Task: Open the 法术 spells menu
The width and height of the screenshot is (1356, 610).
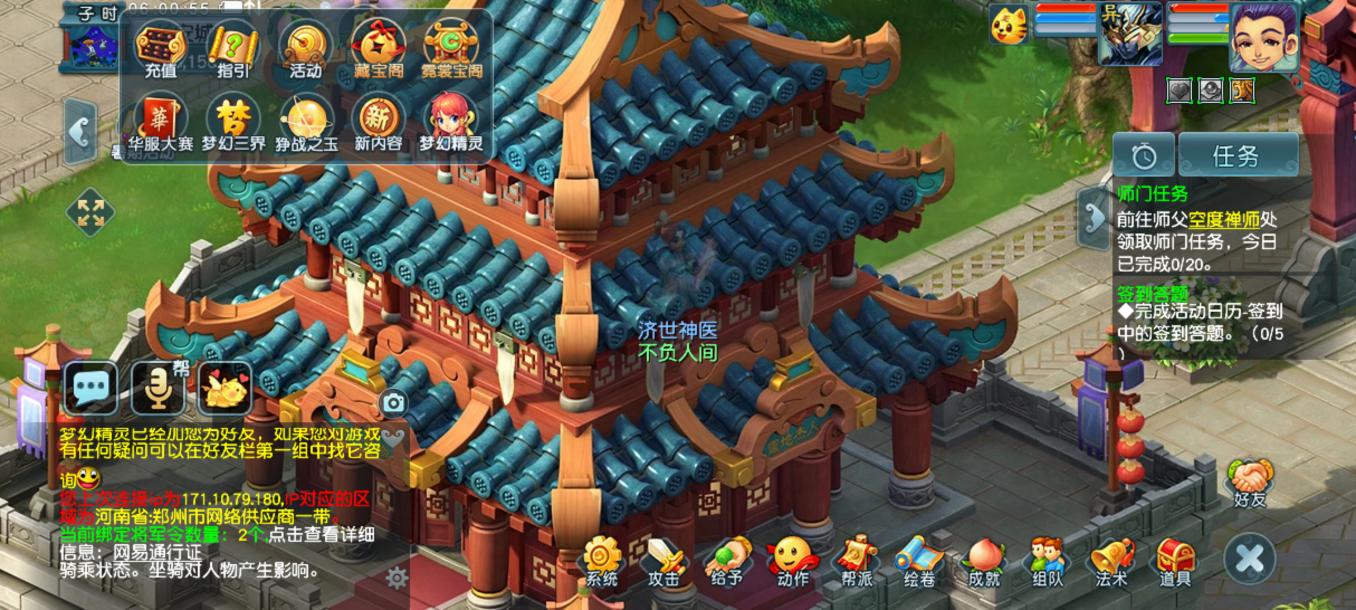Action: pyautogui.click(x=1111, y=561)
